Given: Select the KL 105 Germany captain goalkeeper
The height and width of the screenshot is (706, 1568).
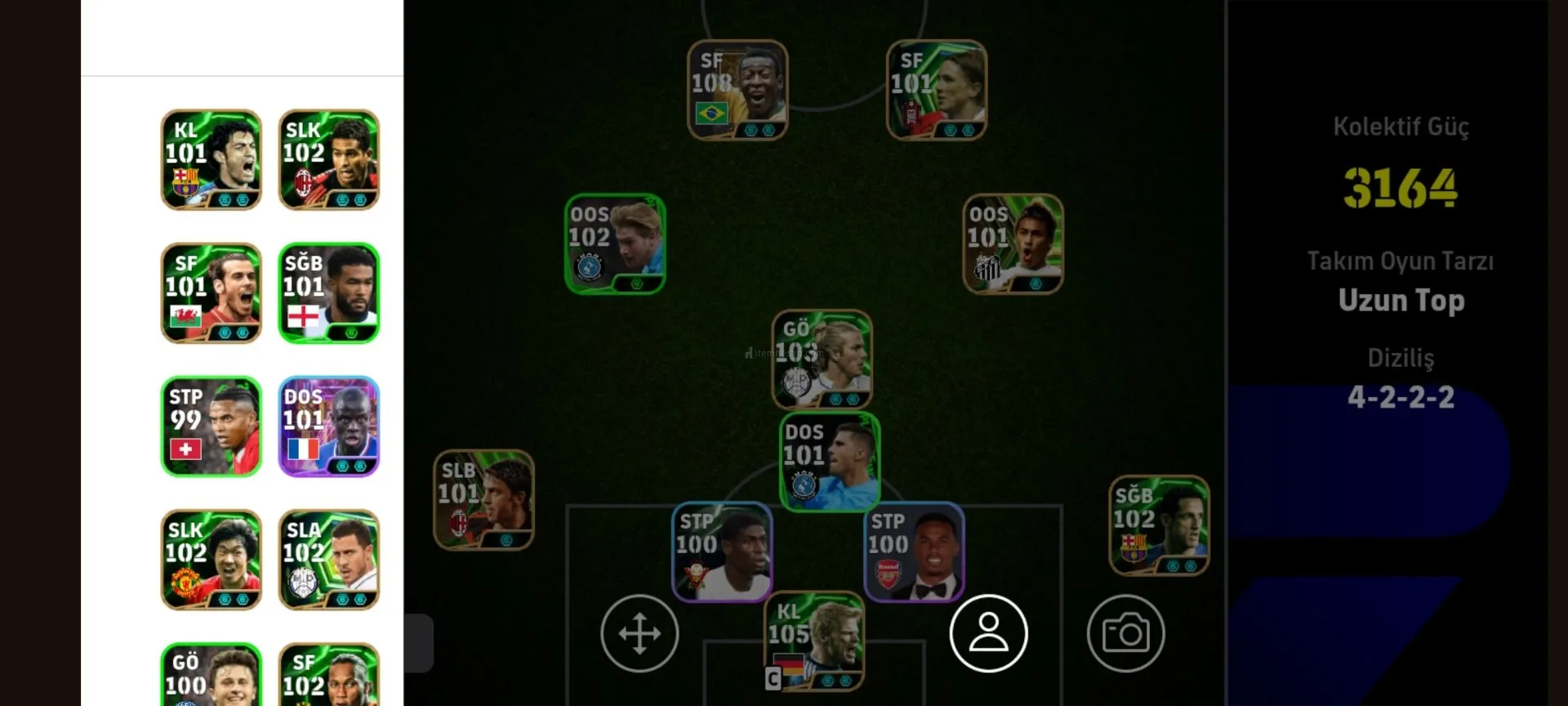Looking at the screenshot, I should coord(813,641).
